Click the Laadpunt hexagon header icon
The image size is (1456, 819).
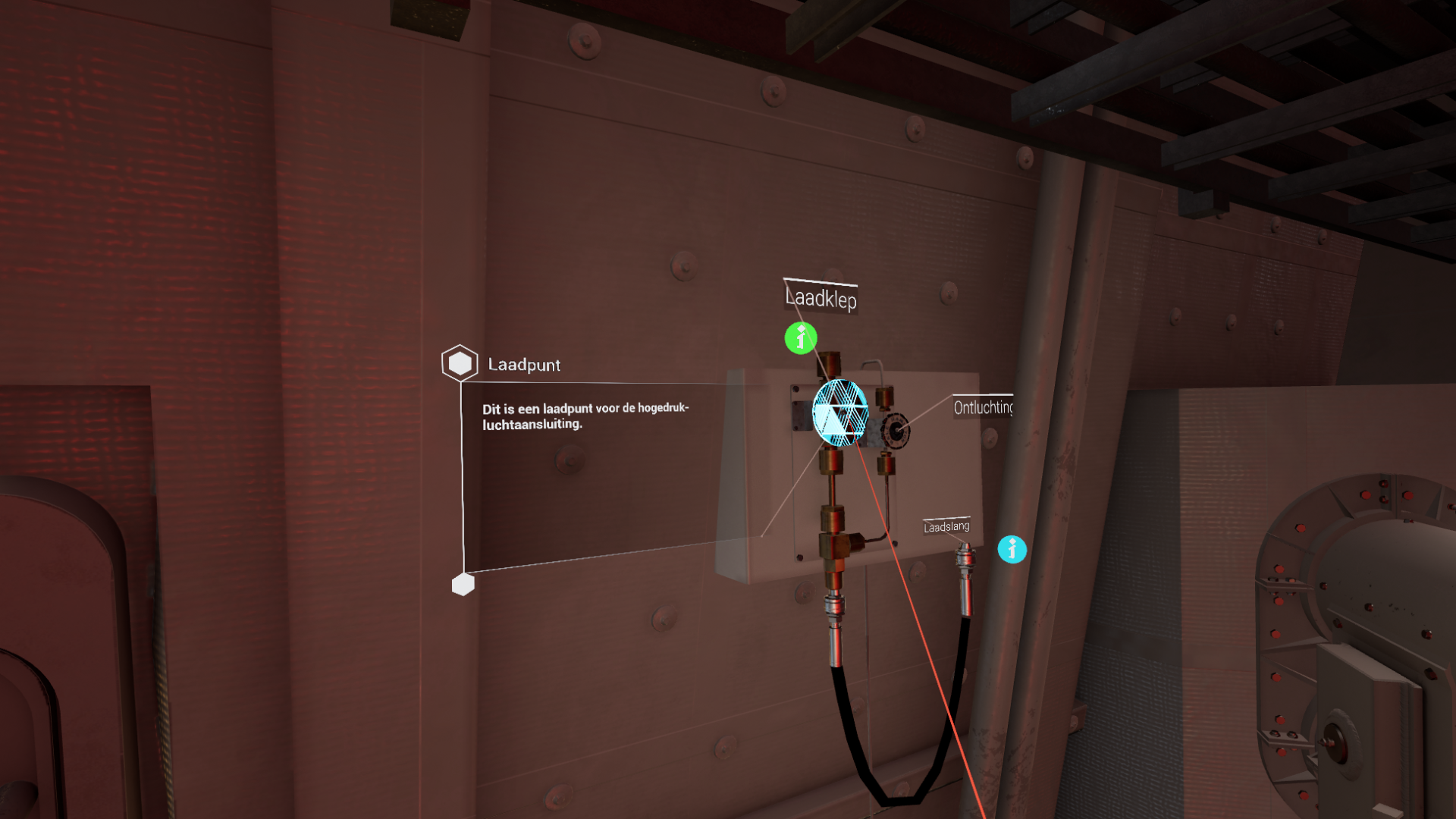point(460,363)
